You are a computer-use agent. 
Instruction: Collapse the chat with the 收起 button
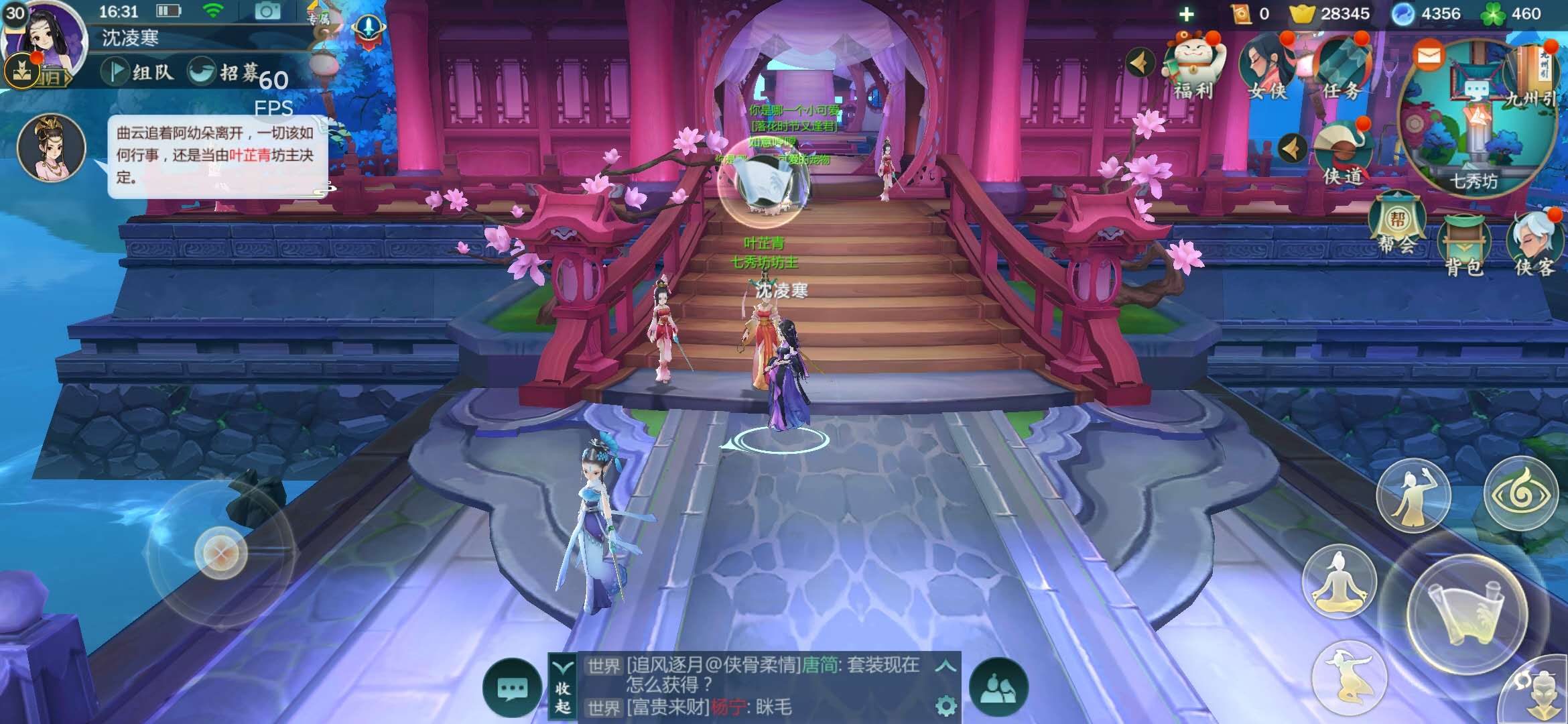(563, 687)
